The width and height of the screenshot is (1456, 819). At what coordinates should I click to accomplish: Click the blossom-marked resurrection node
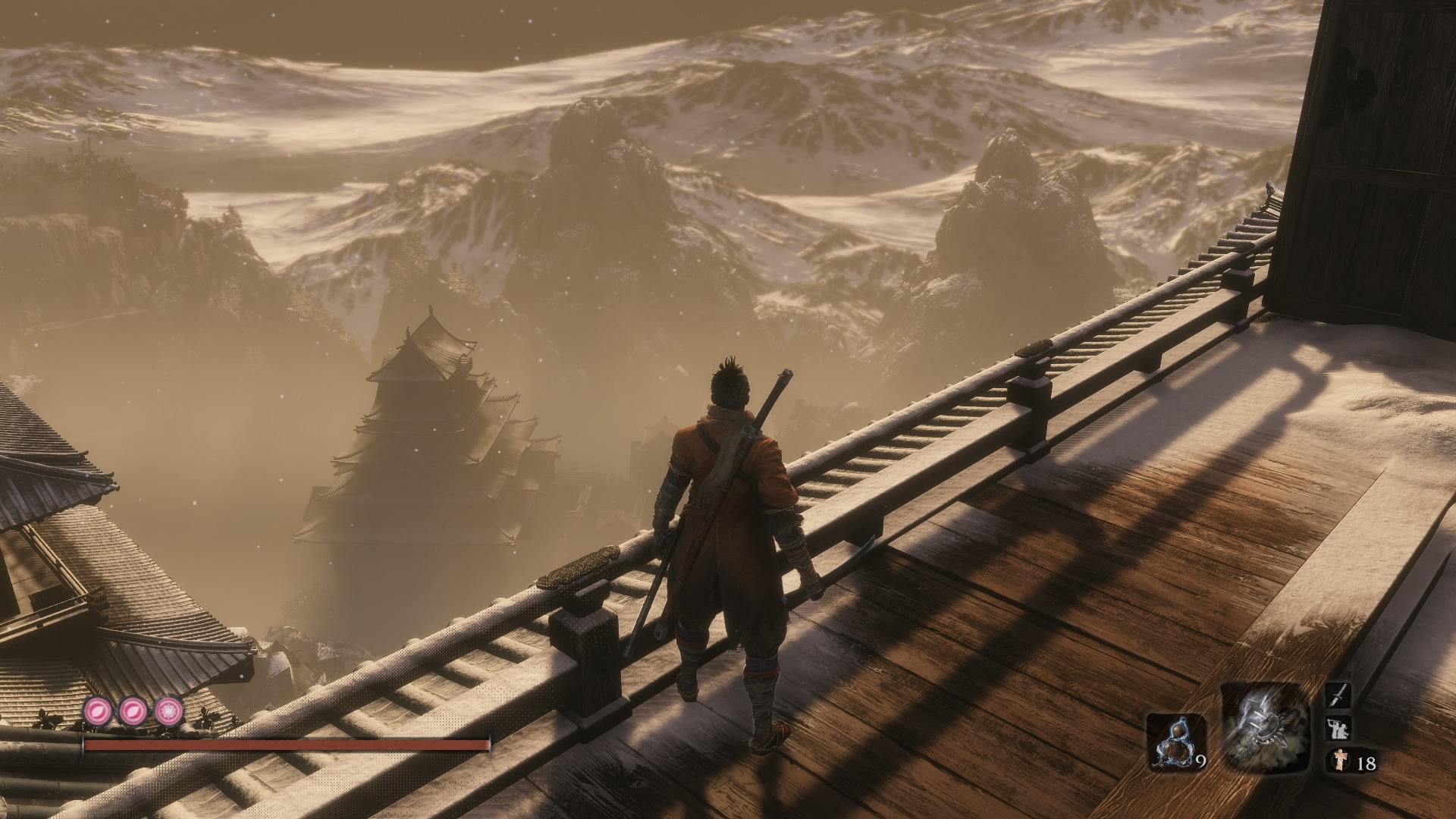[x=168, y=711]
